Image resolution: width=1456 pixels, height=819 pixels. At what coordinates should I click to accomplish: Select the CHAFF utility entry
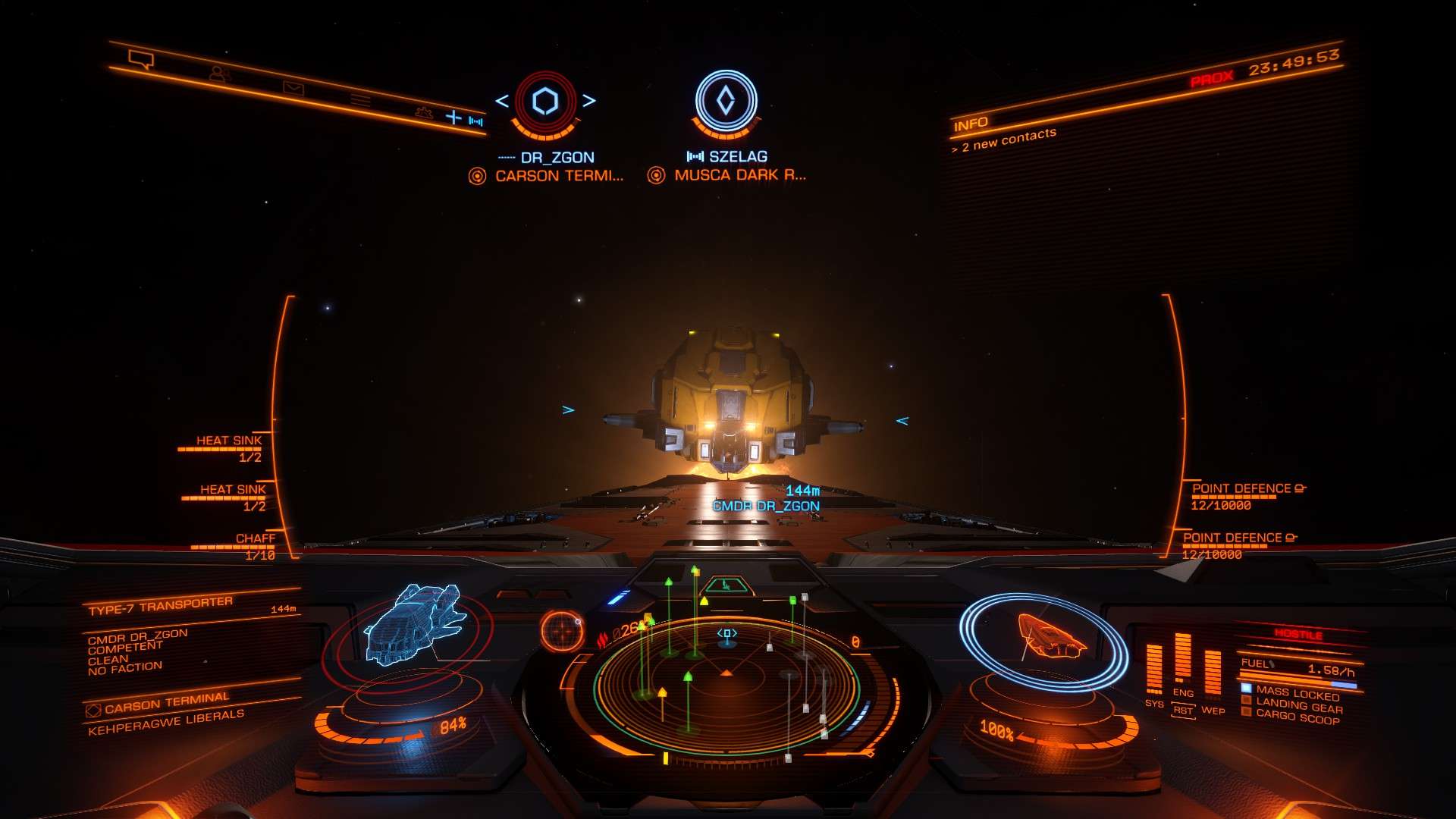pos(255,538)
